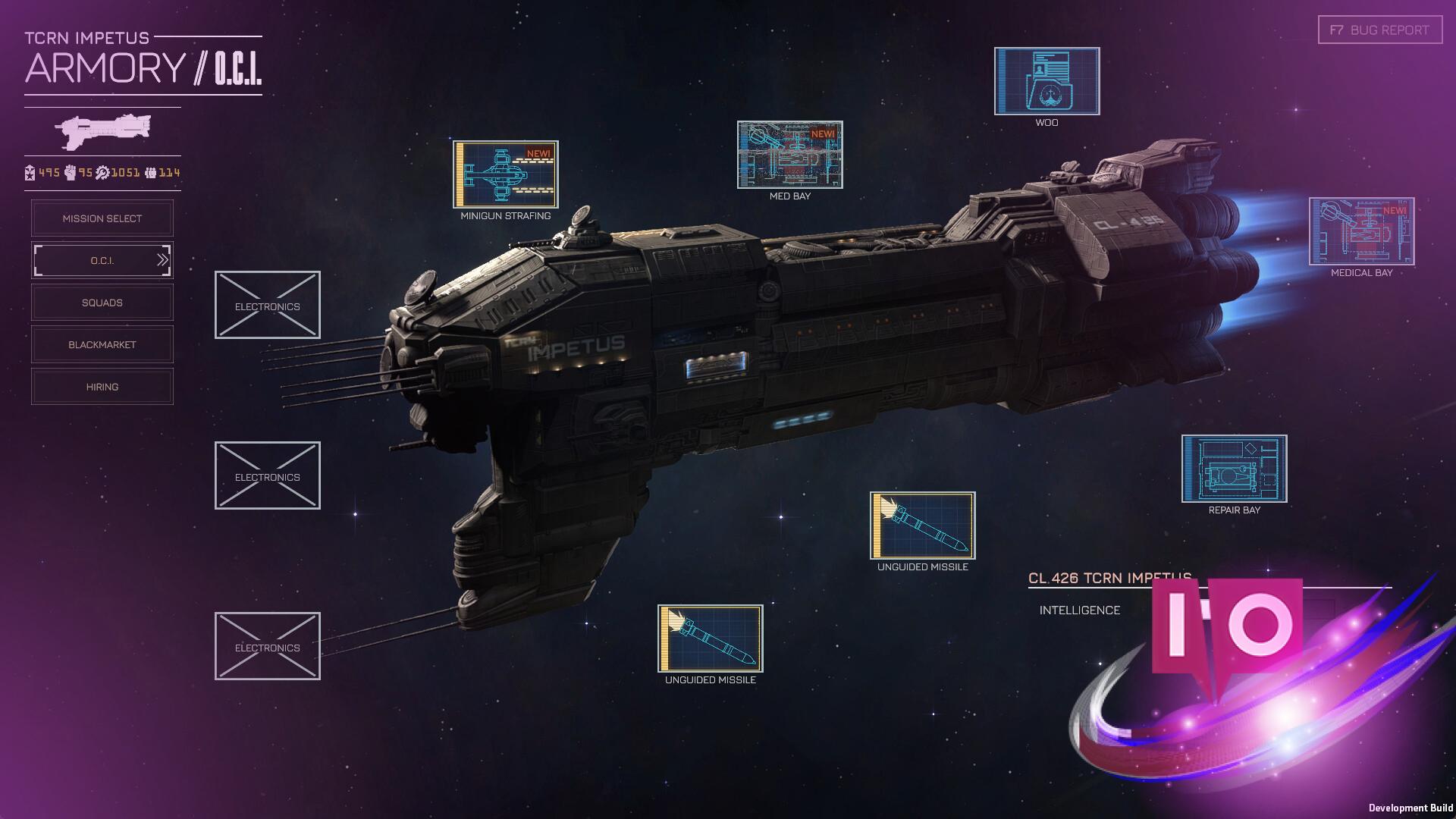Toggle the top empty Electronics slot

tap(267, 304)
